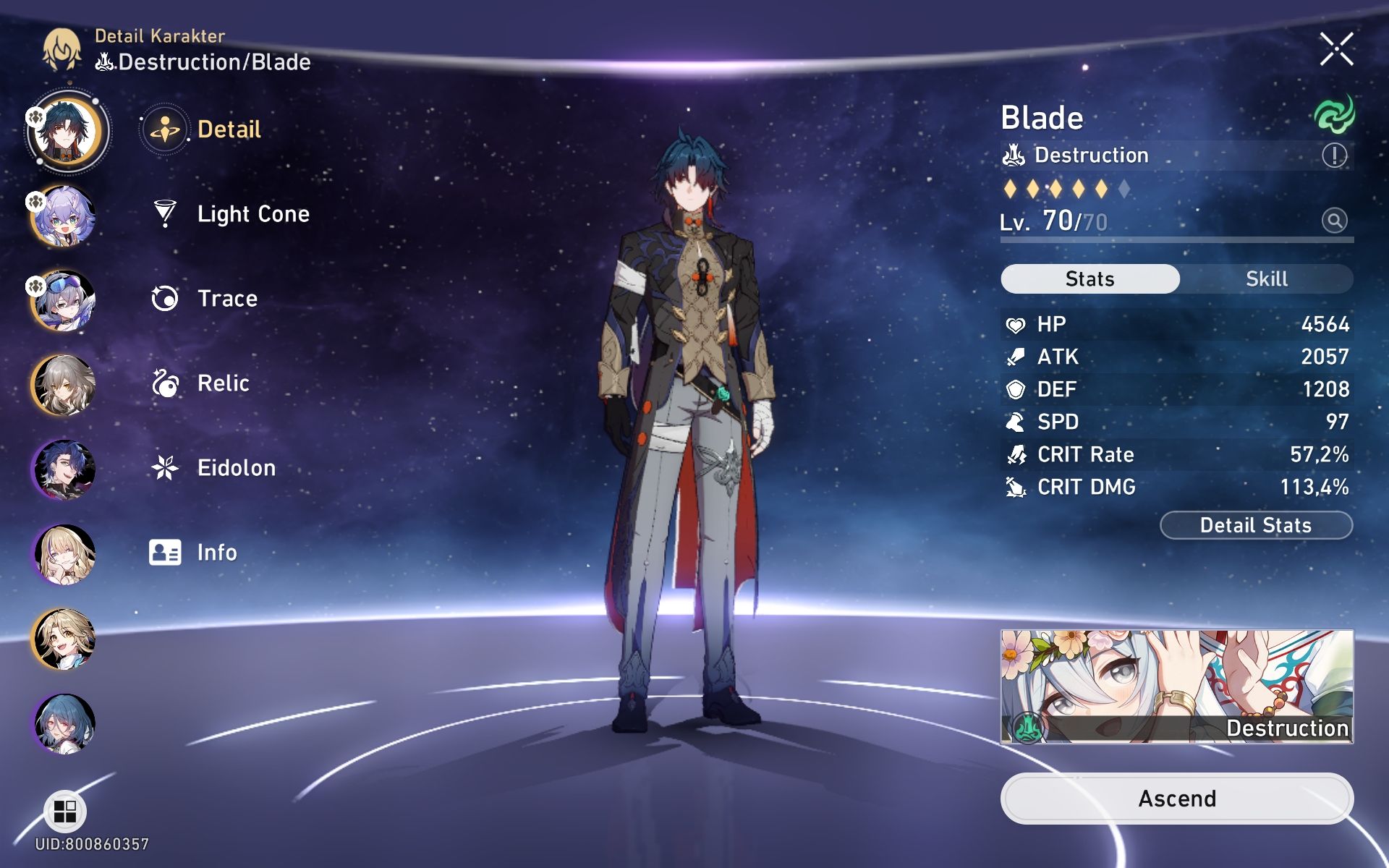This screenshot has height=868, width=1389.
Task: Select the Light Cone icon
Action: [x=165, y=213]
